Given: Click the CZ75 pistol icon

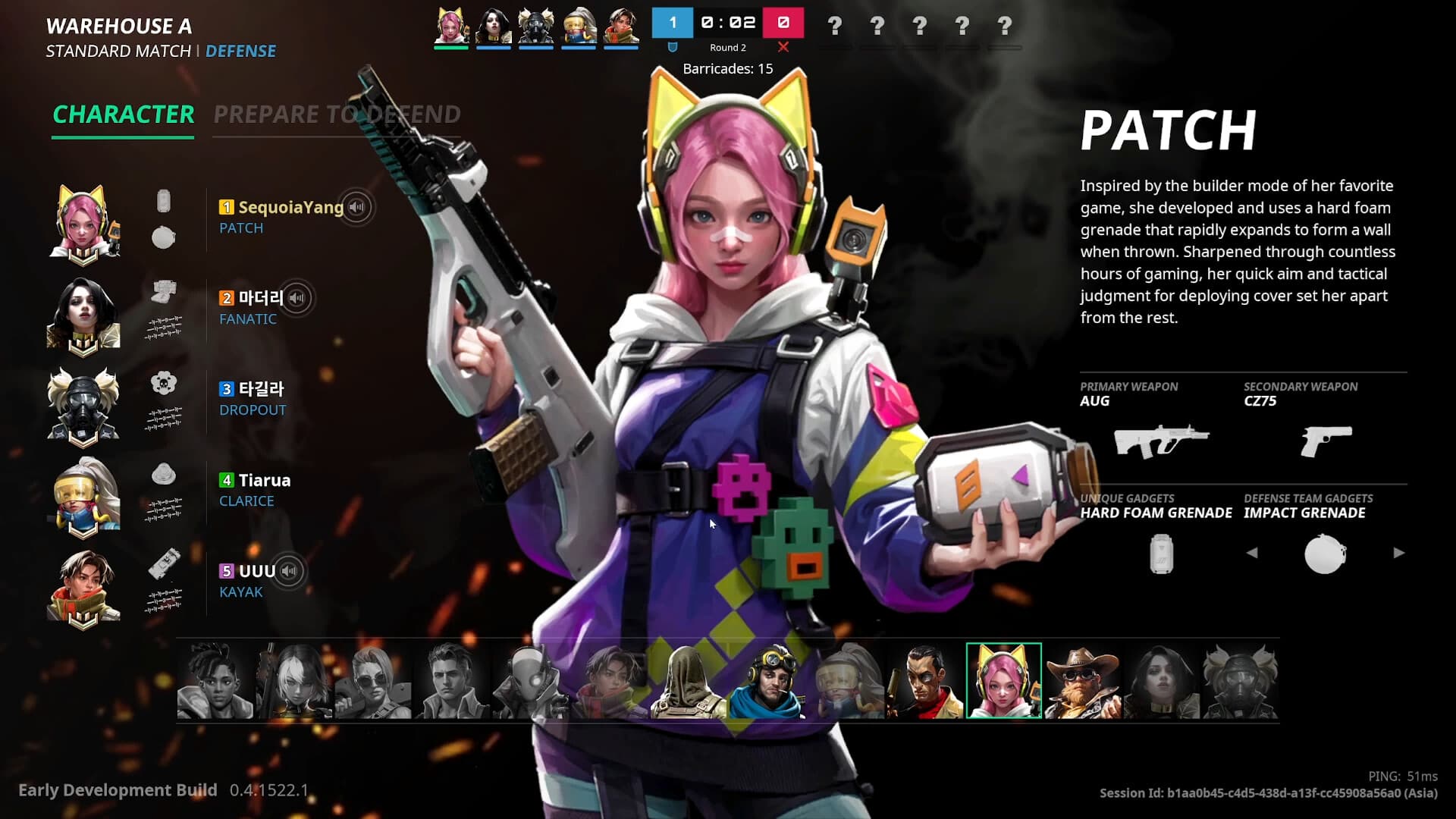Looking at the screenshot, I should [1326, 438].
